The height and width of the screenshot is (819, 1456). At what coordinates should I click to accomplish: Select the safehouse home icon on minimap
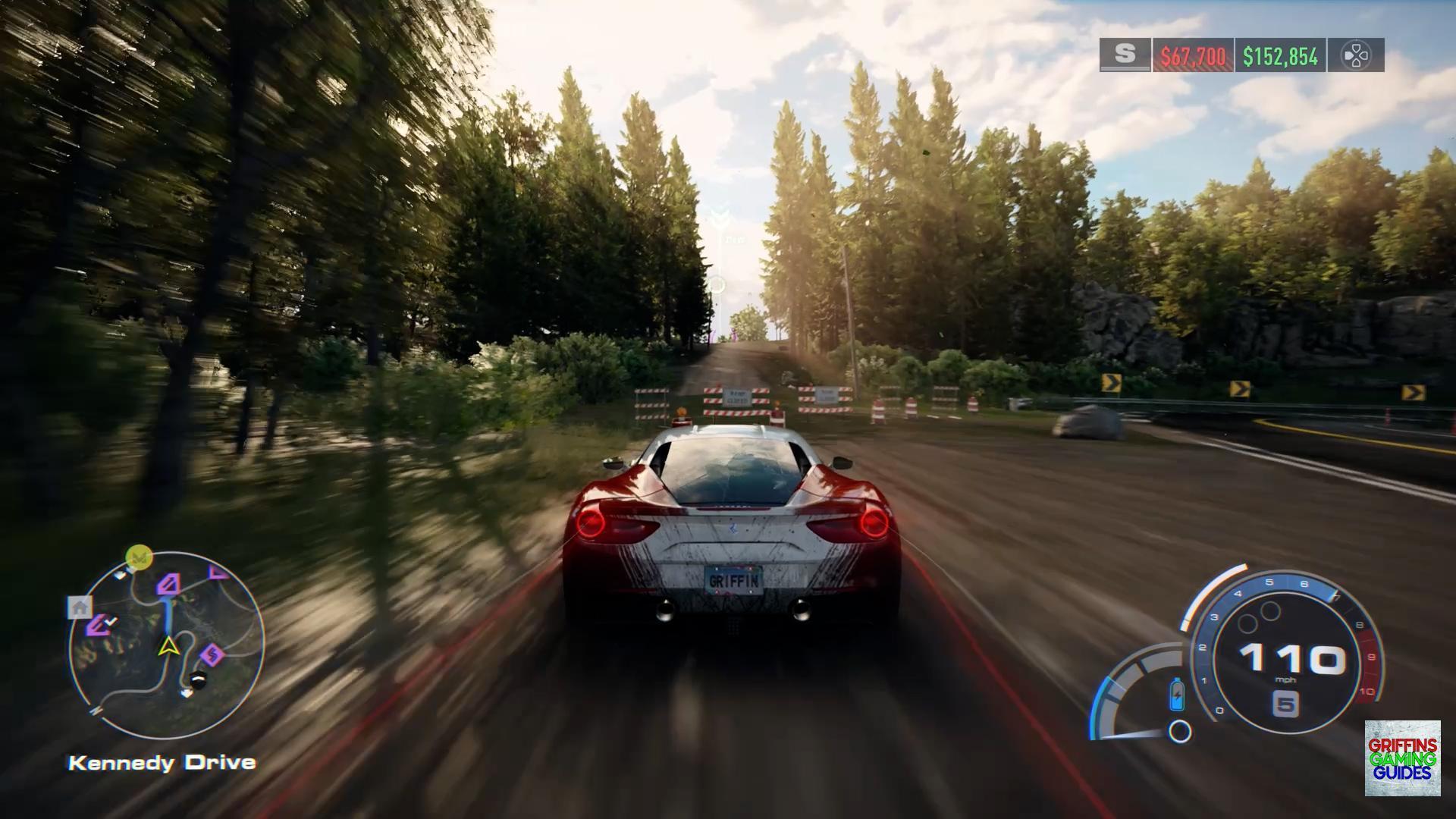(80, 607)
